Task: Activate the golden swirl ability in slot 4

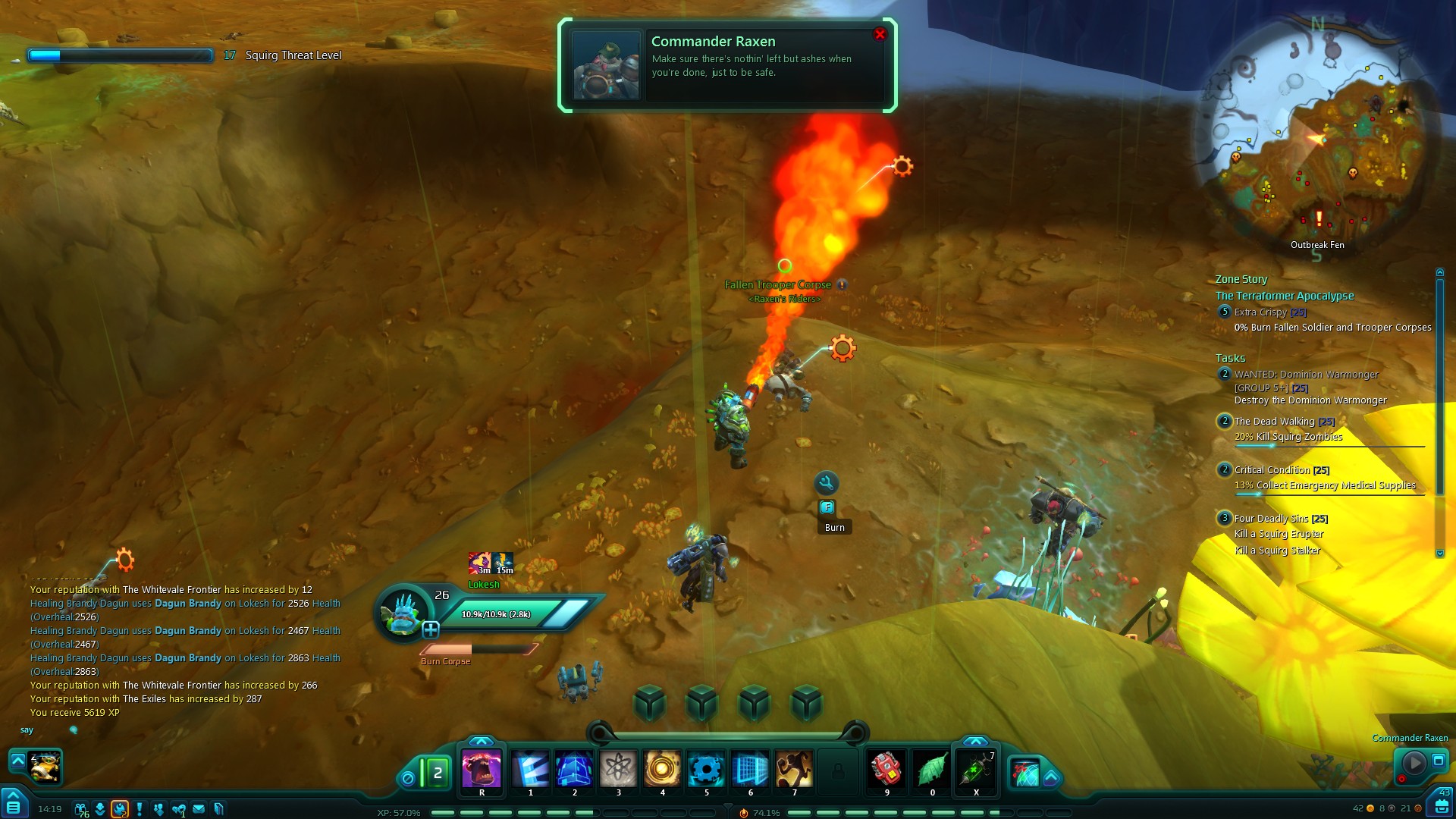Action: click(662, 770)
